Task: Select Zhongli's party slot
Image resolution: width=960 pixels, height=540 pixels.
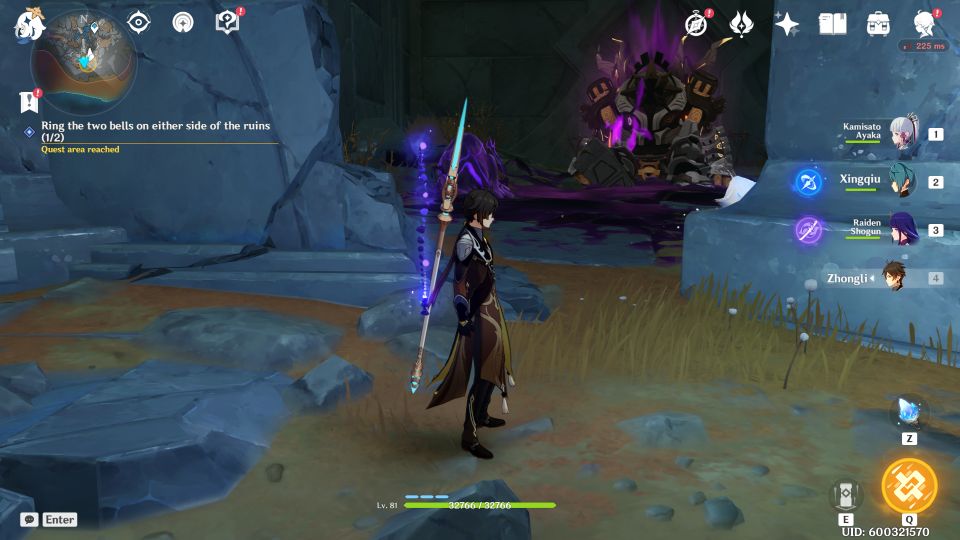Action: (x=892, y=278)
